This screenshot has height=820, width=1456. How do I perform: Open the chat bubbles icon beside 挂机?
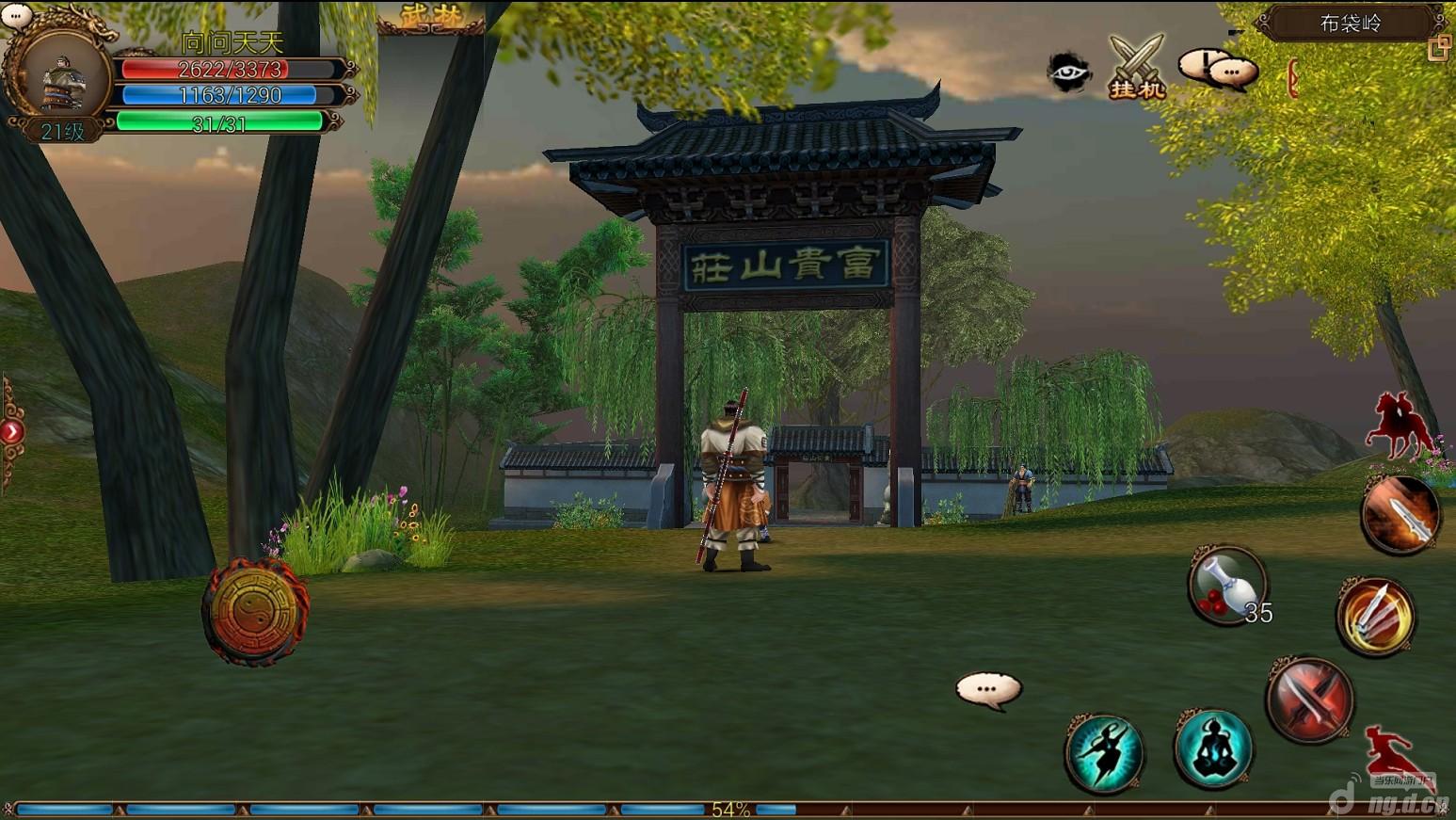pos(1218,69)
